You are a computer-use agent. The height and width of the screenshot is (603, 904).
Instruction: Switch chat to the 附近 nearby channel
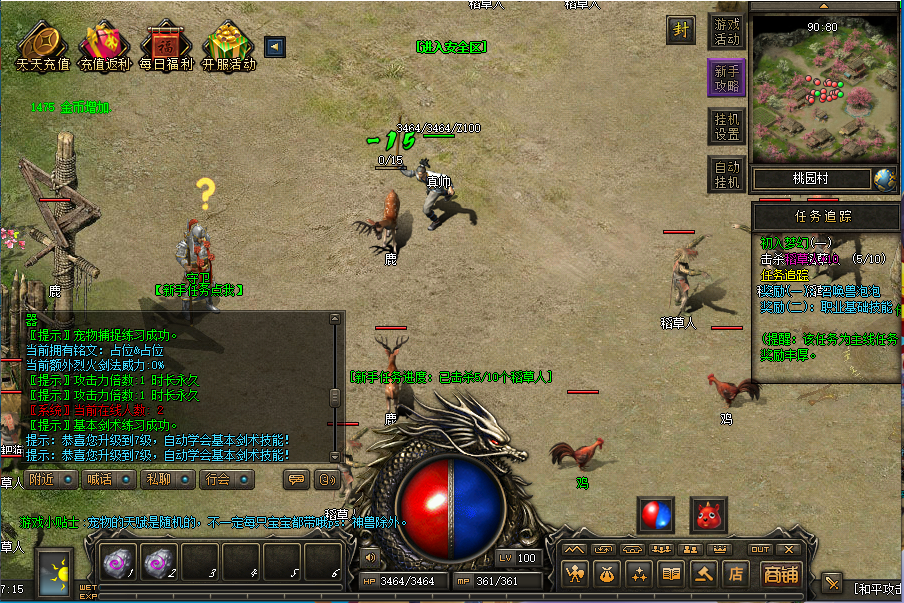pos(50,479)
